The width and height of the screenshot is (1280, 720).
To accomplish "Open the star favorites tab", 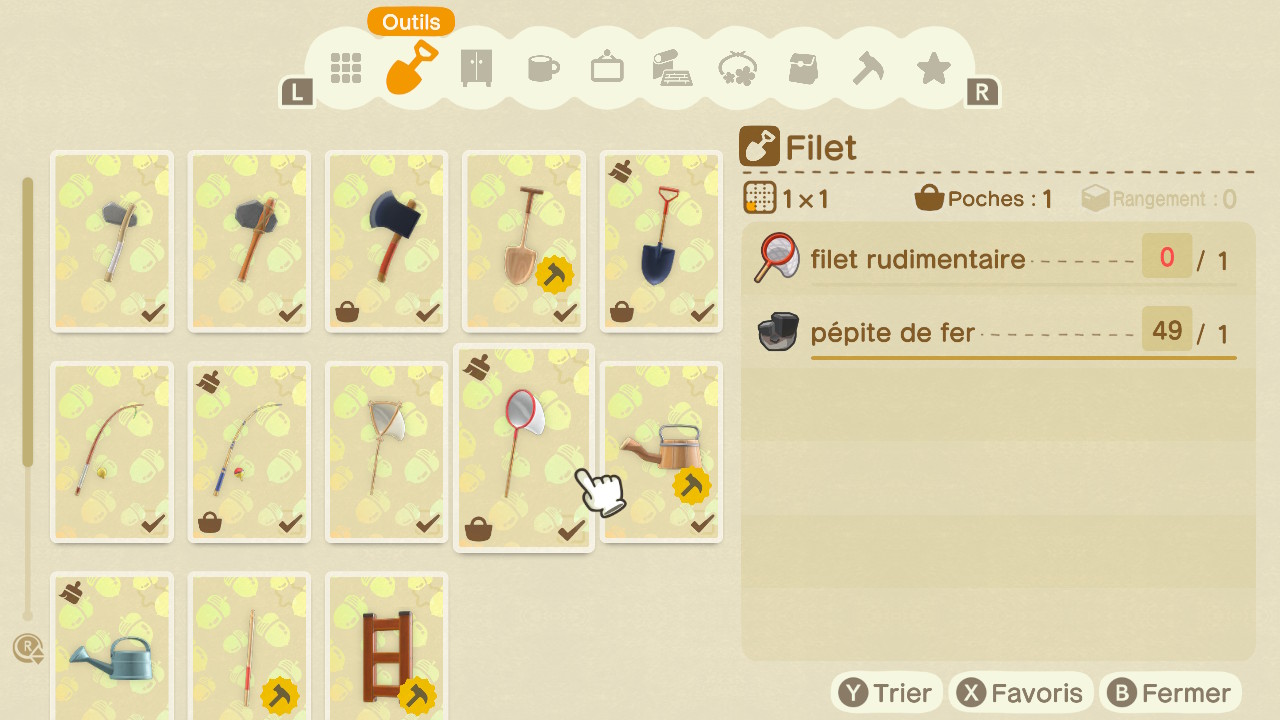I will click(x=933, y=68).
